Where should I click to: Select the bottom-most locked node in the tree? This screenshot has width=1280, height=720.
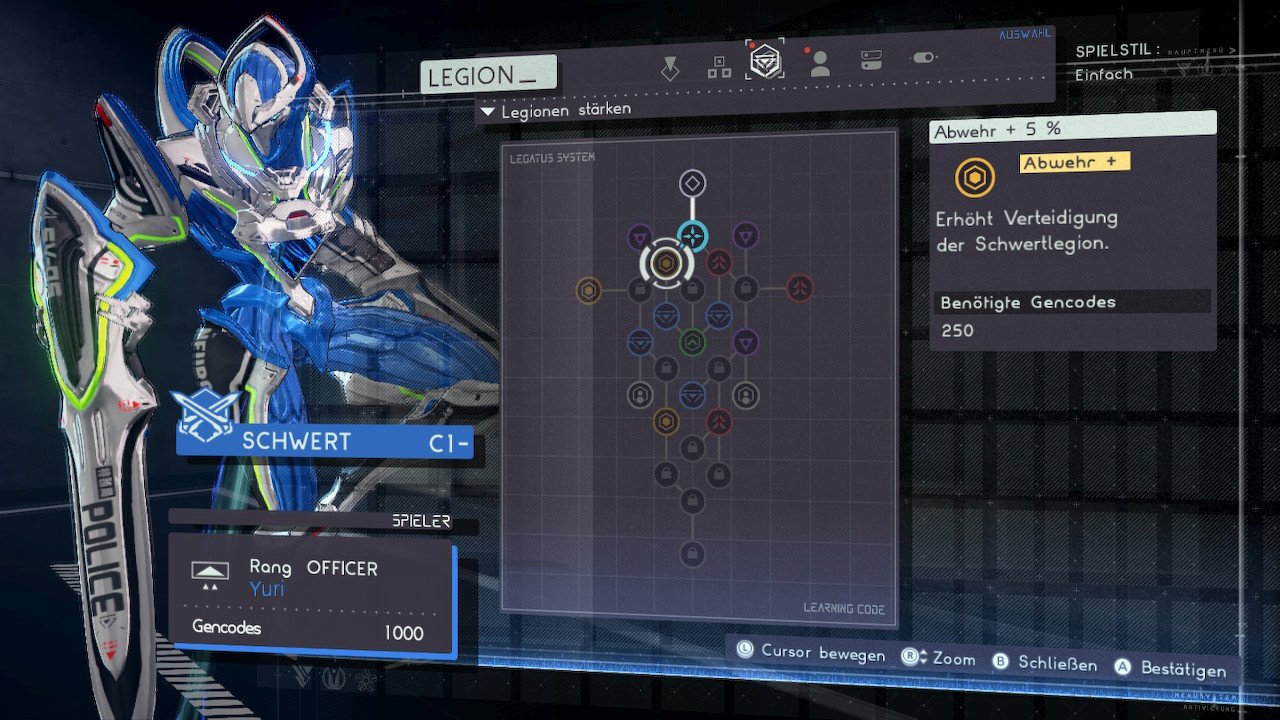coord(692,554)
